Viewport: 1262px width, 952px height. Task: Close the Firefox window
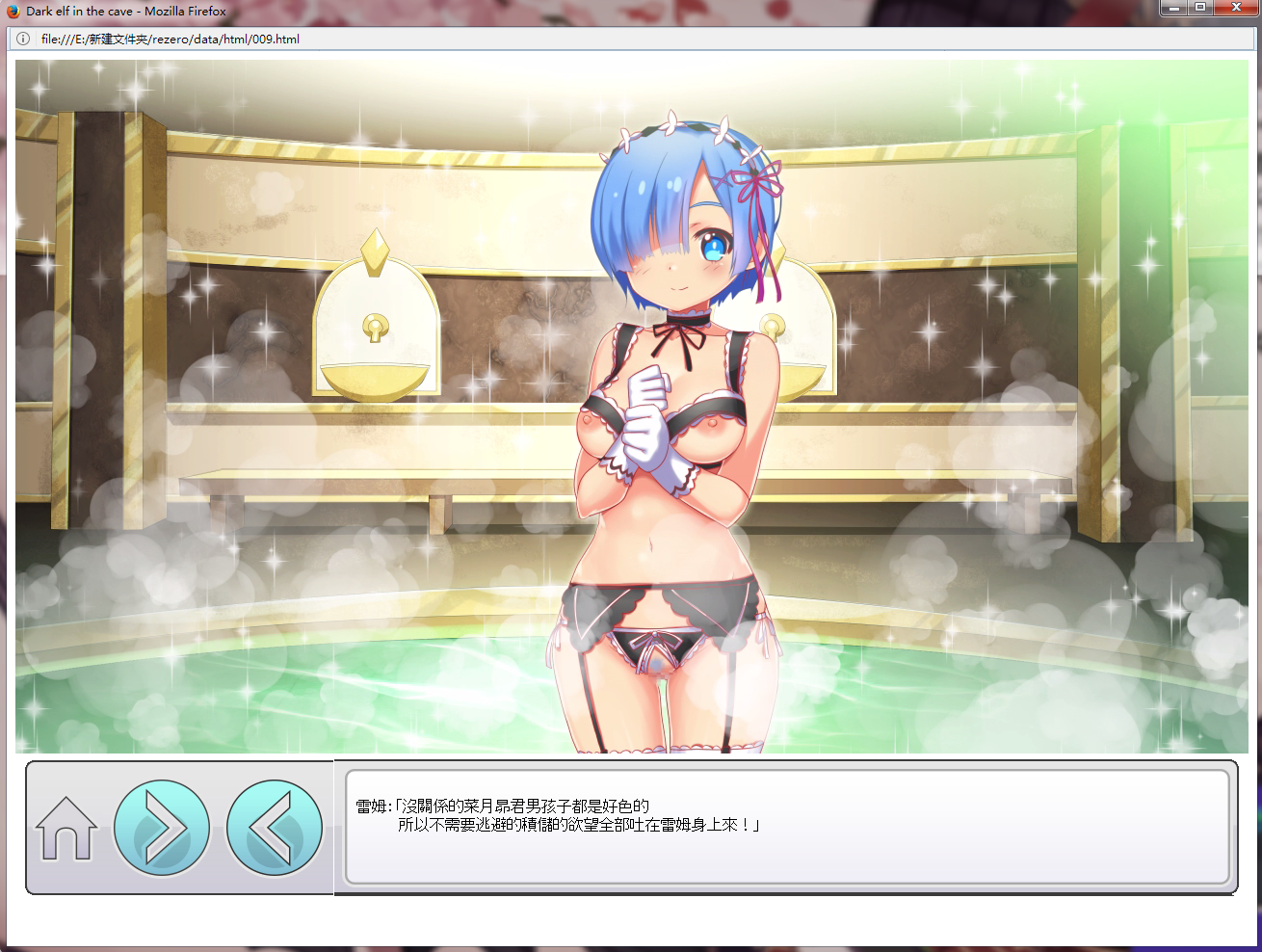click(1235, 8)
